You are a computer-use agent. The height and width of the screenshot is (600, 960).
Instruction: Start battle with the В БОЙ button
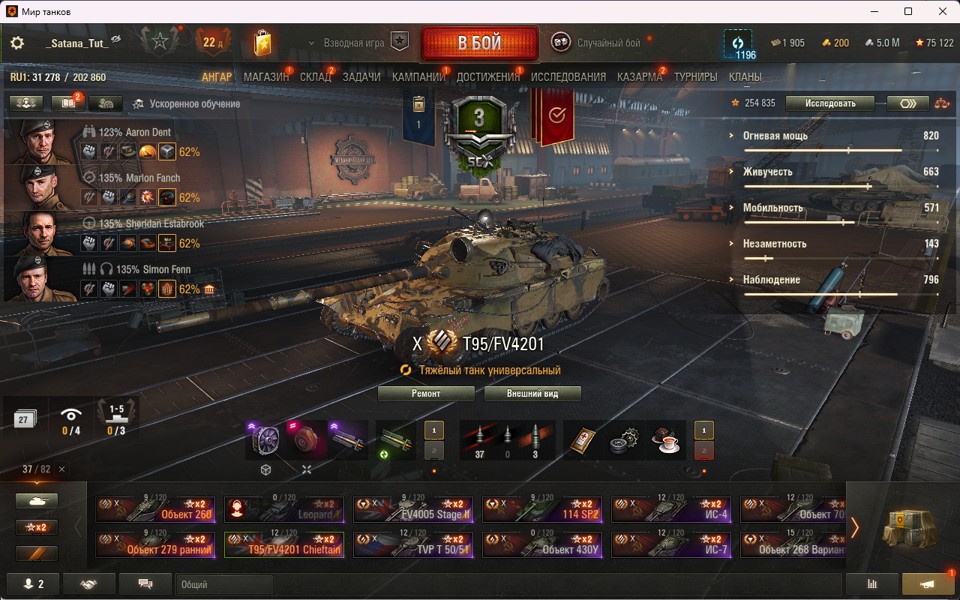[x=479, y=43]
